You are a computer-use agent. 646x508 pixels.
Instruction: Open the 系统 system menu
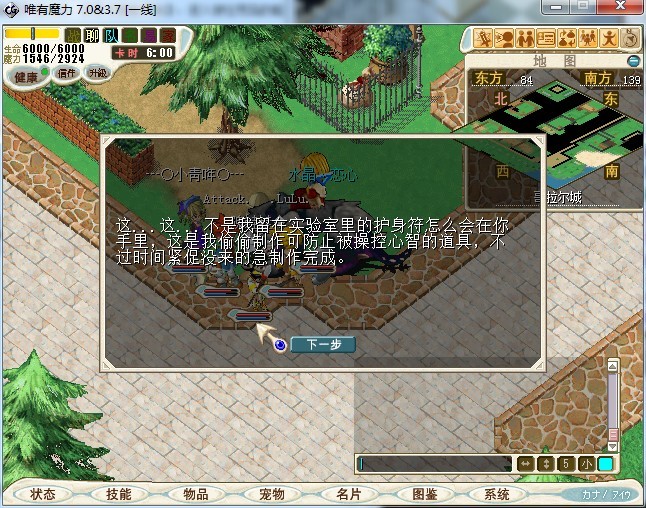(x=497, y=494)
